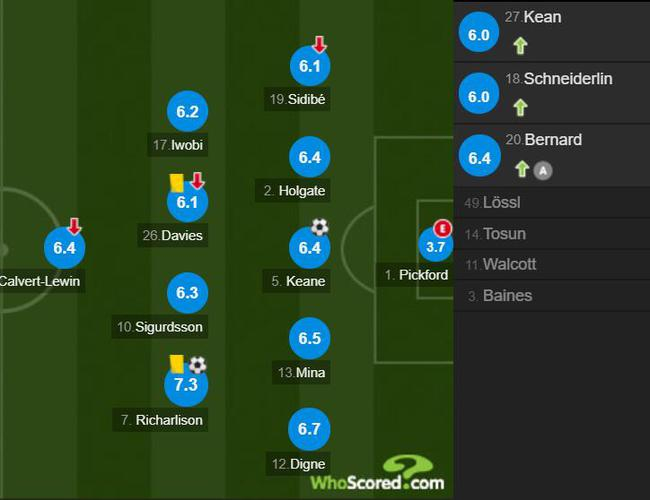Select substitute Schneiderlin's row

click(551, 93)
